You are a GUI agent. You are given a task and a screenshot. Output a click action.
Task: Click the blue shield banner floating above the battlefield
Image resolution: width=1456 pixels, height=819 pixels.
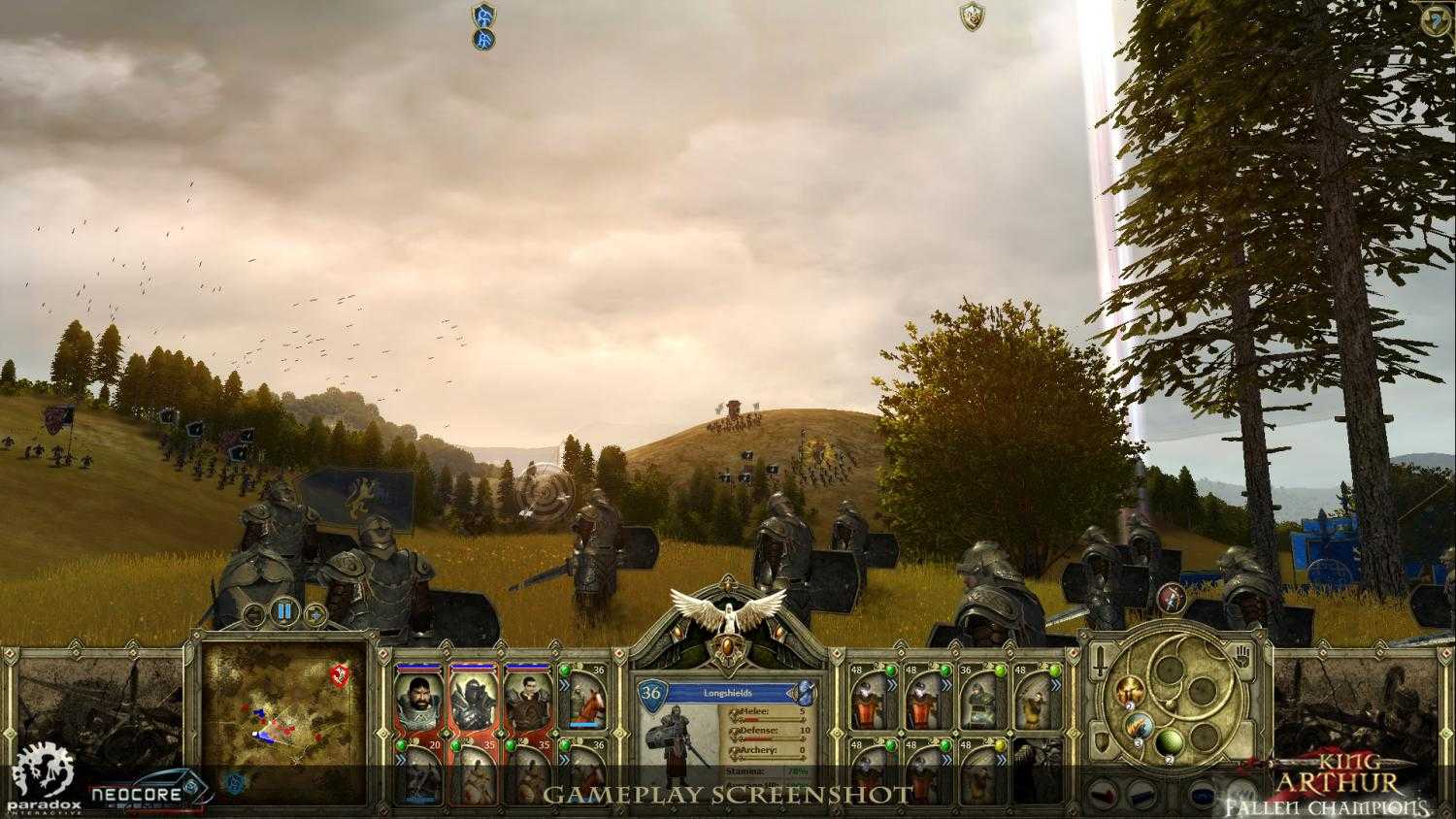482,21
